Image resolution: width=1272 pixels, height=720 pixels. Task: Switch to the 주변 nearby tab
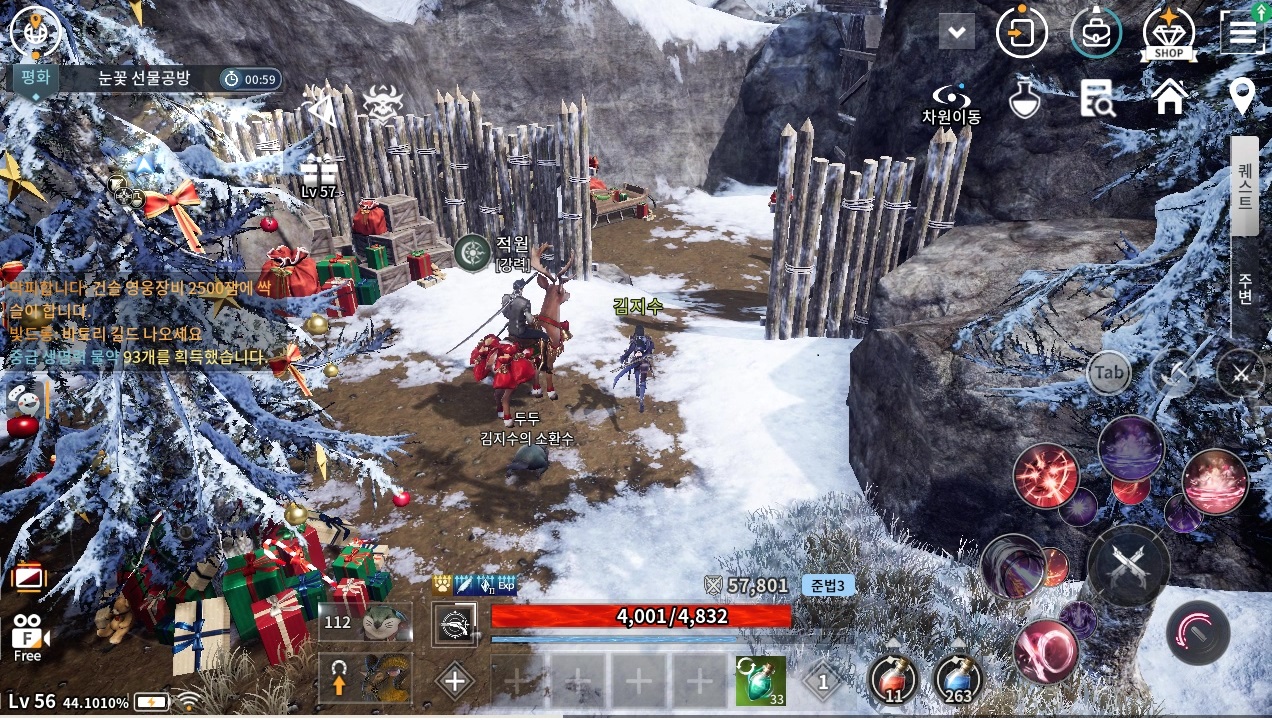click(x=1245, y=288)
